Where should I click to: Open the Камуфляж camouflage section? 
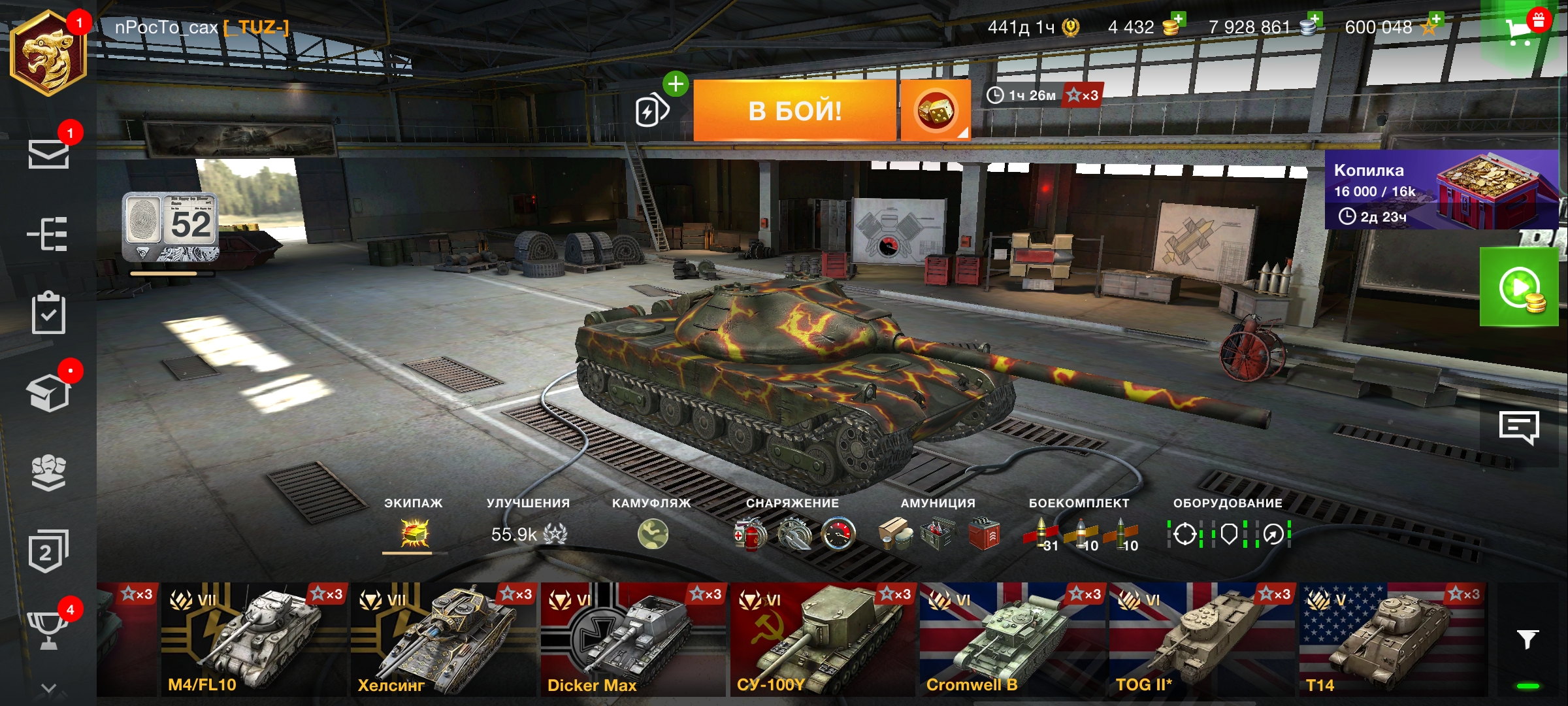coord(652,533)
